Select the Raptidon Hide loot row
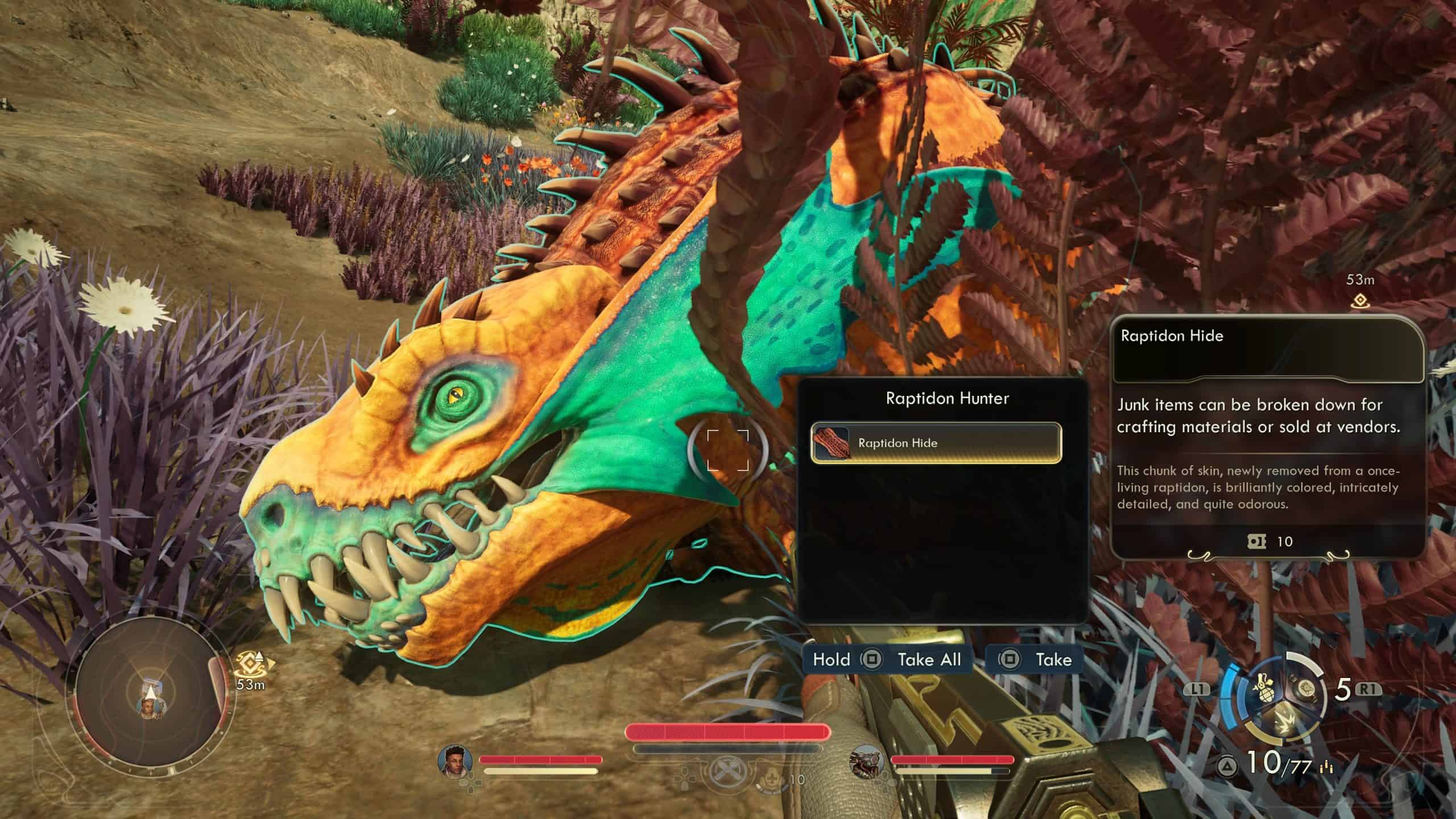The height and width of the screenshot is (819, 1456). tap(936, 443)
